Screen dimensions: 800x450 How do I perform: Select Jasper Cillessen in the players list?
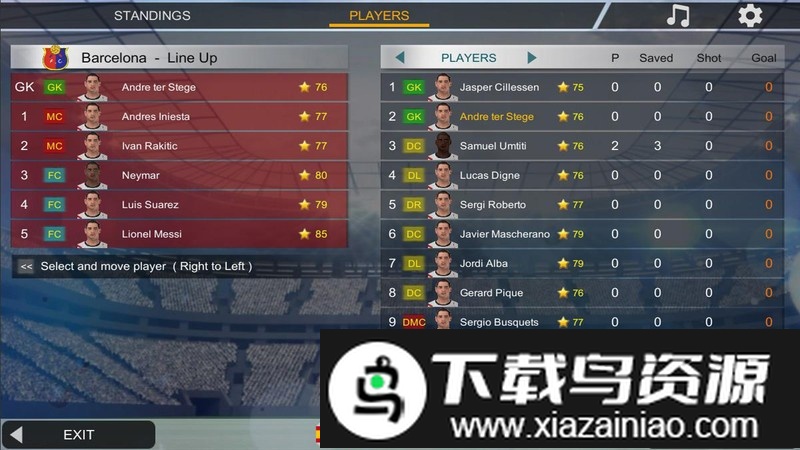[499, 87]
